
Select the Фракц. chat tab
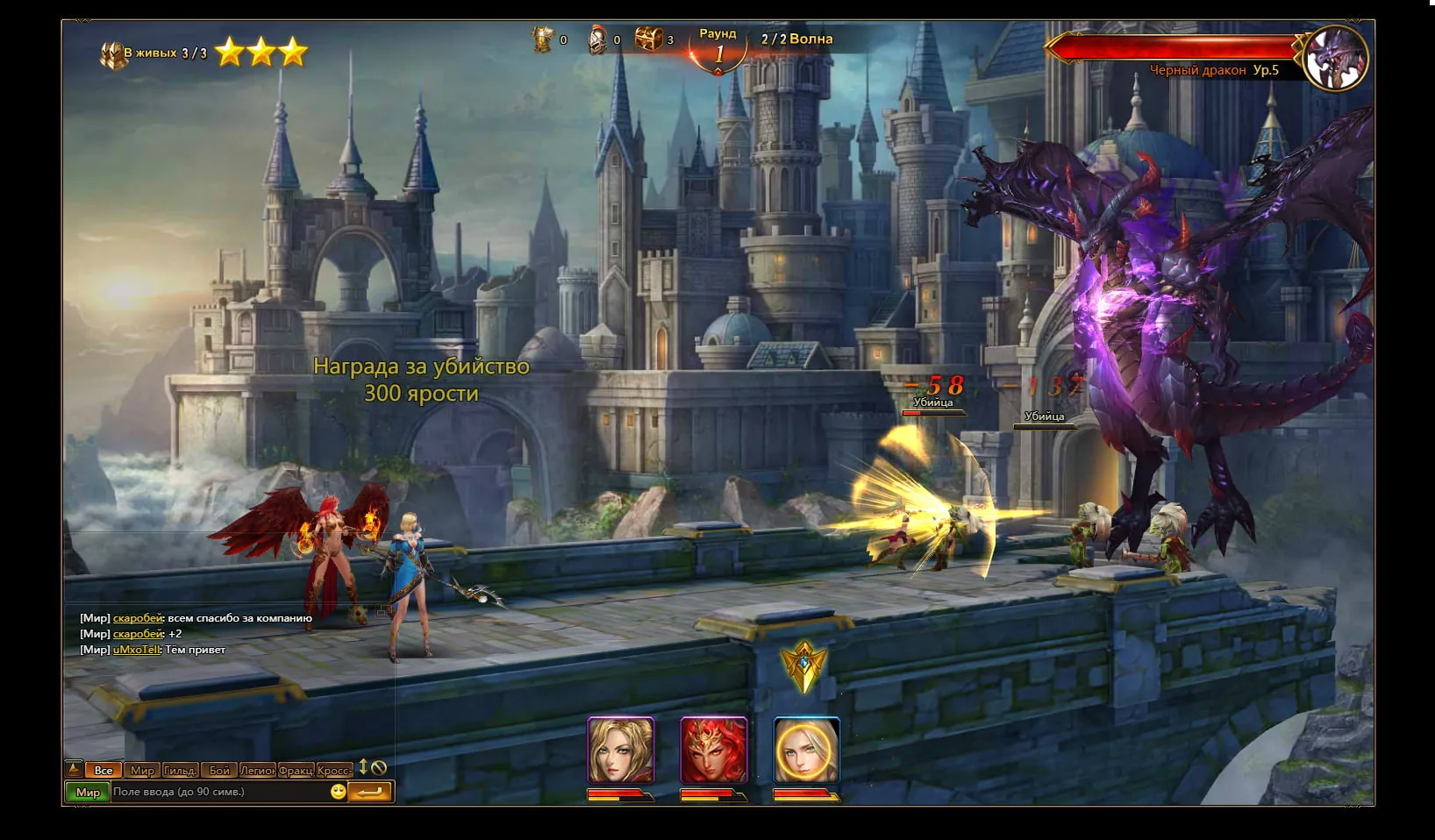(x=296, y=770)
